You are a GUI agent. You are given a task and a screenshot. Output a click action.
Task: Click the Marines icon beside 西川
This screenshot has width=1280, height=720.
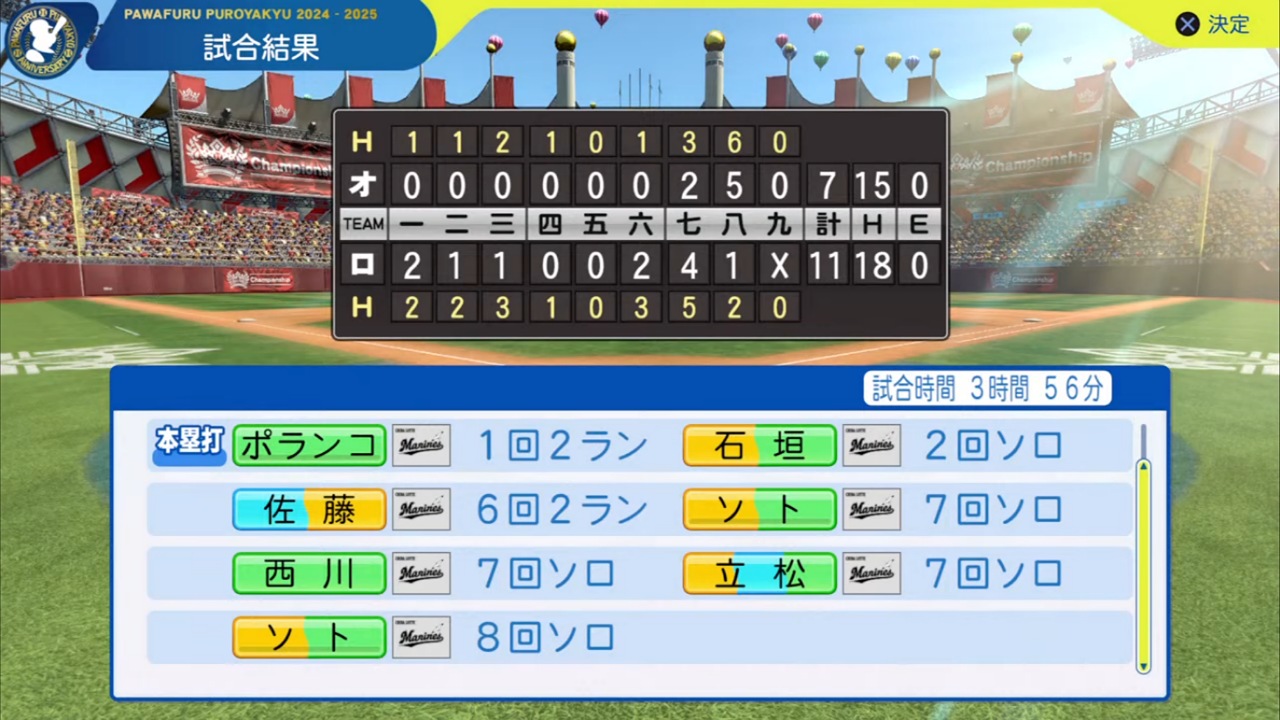tap(421, 573)
